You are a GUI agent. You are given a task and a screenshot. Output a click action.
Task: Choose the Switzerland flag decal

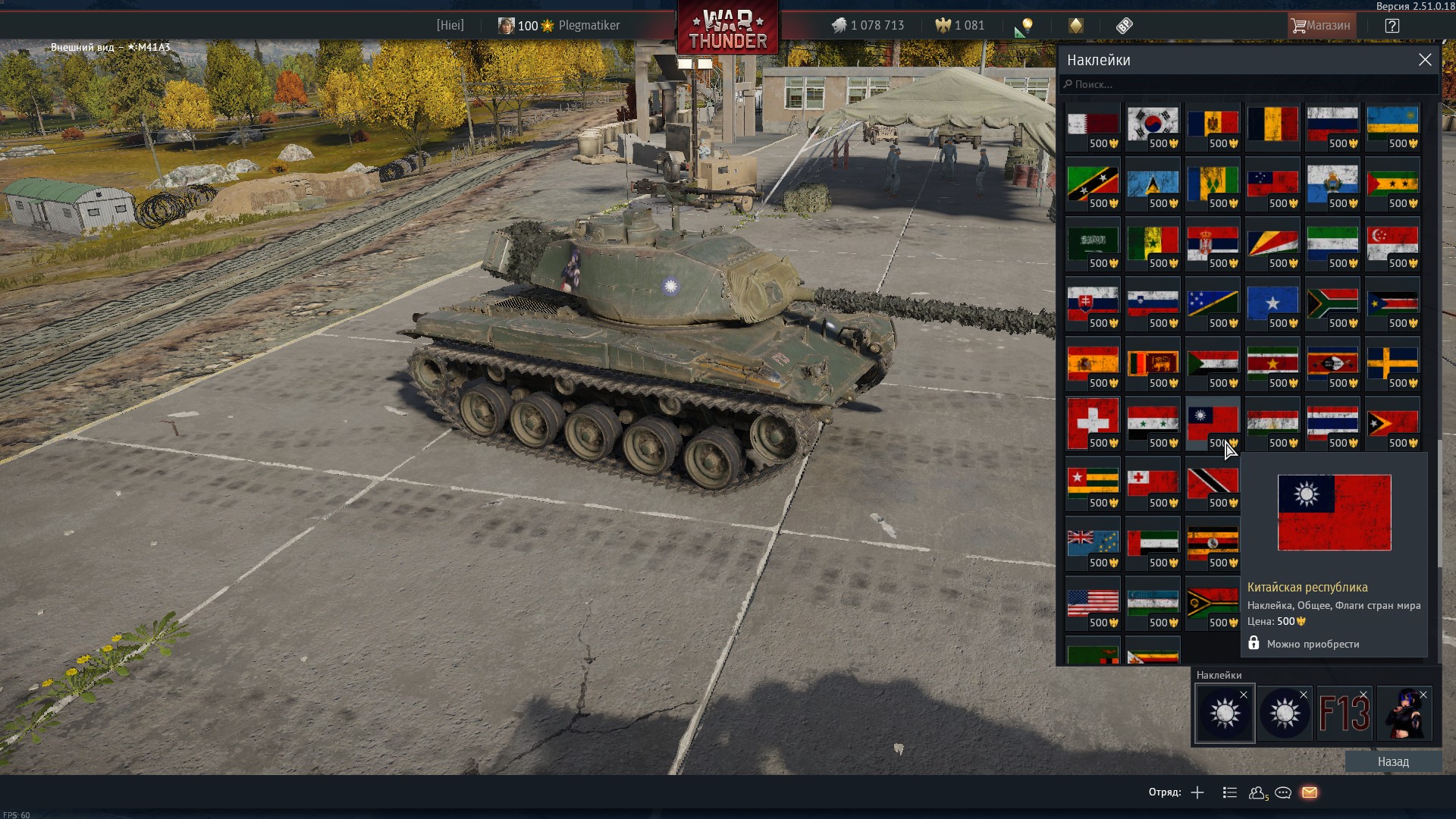pos(1093,422)
